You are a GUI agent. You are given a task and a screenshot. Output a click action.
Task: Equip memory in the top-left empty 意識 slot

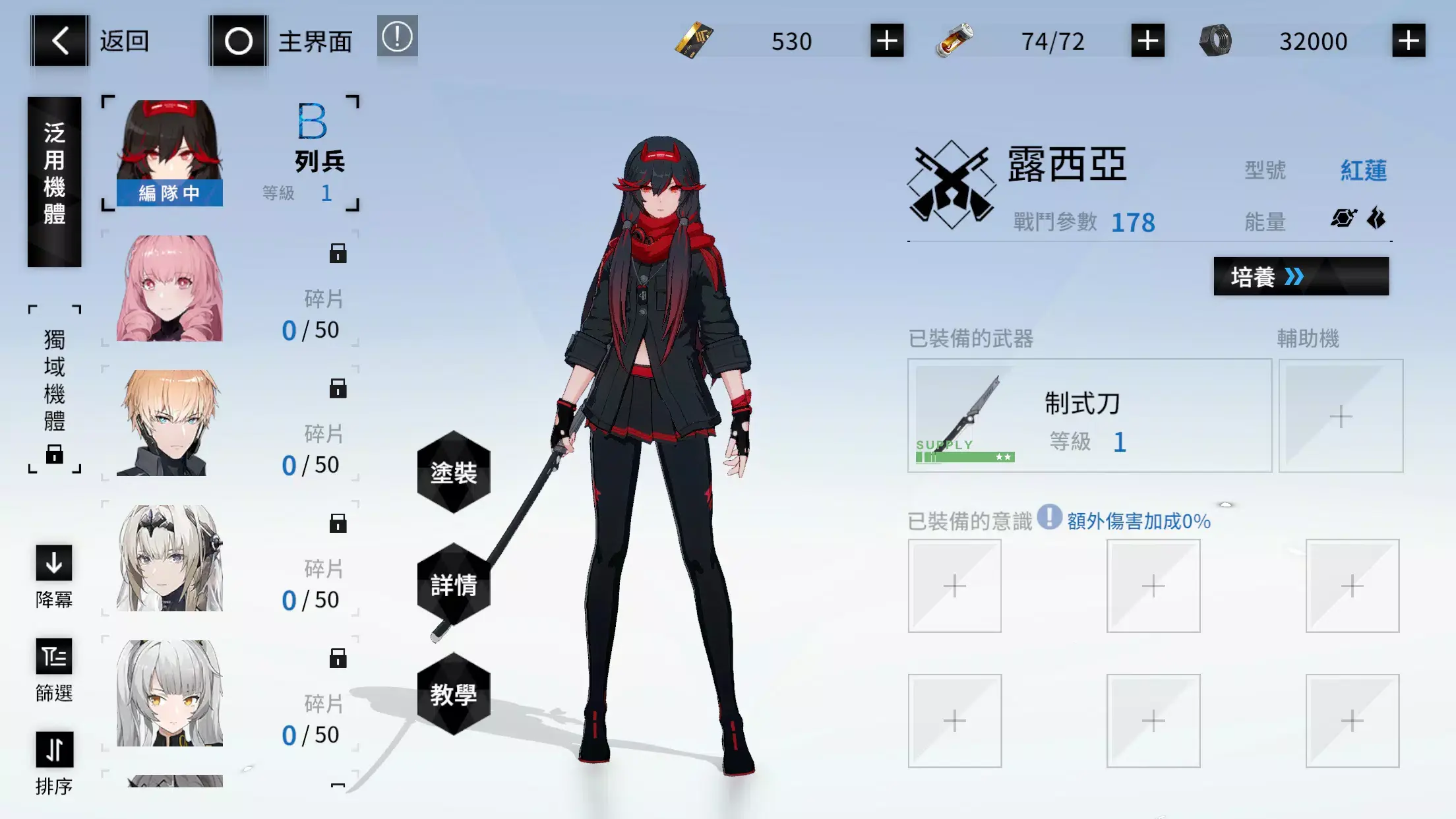[x=954, y=586]
